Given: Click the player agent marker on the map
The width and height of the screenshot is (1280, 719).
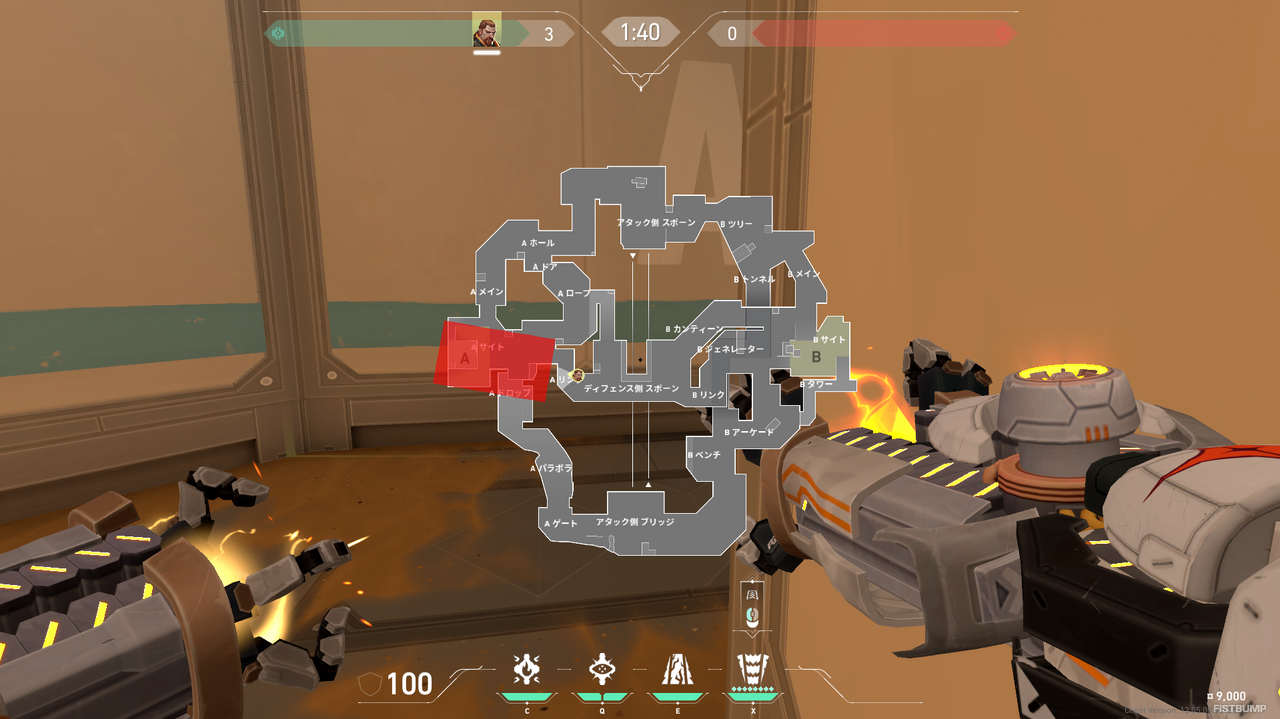Looking at the screenshot, I should pos(577,375).
